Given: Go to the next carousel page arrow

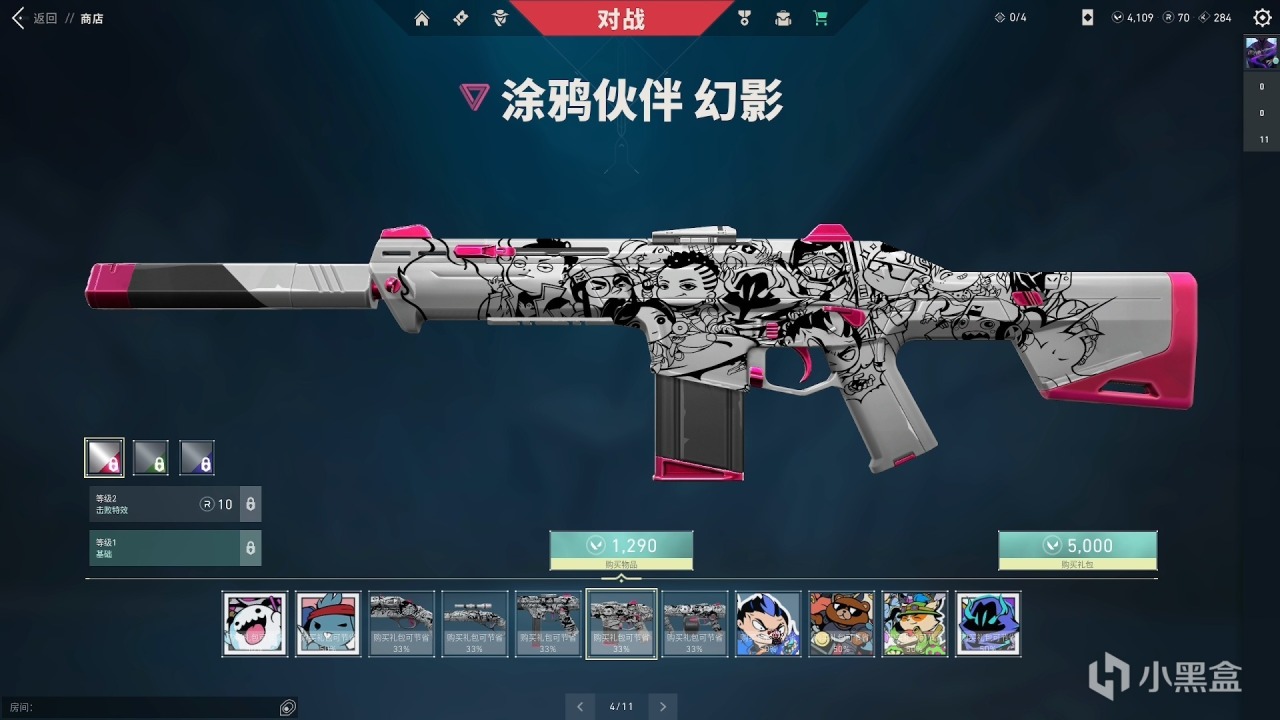Looking at the screenshot, I should tap(662, 706).
